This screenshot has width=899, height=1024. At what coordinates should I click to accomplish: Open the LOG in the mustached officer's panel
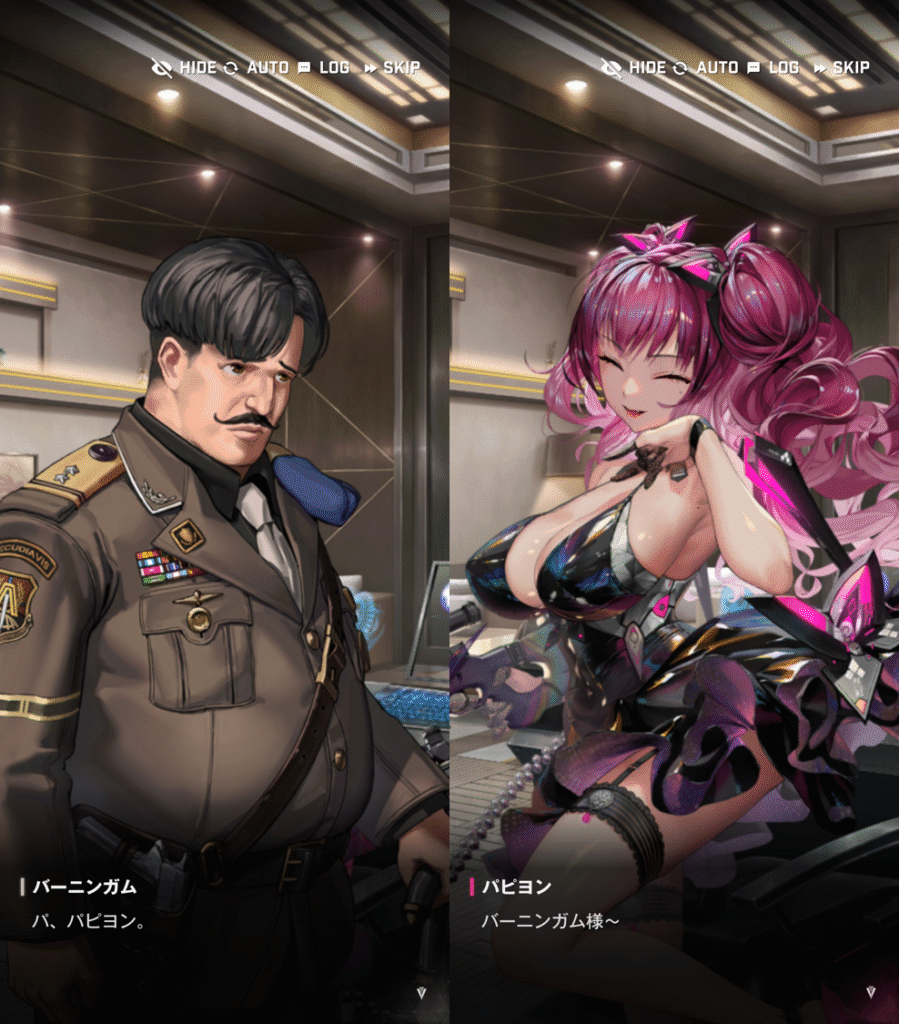pos(324,68)
